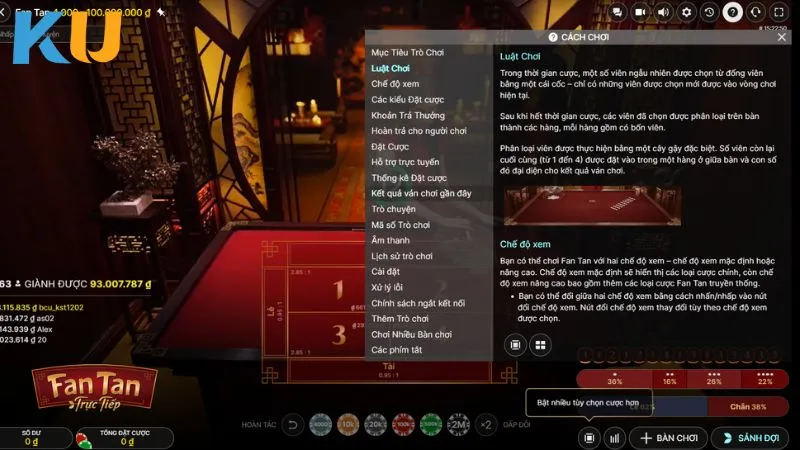This screenshot has height=450, width=800.
Task: Choose 'Khoản Trả Thưởng' help entry
Action: pos(408,115)
